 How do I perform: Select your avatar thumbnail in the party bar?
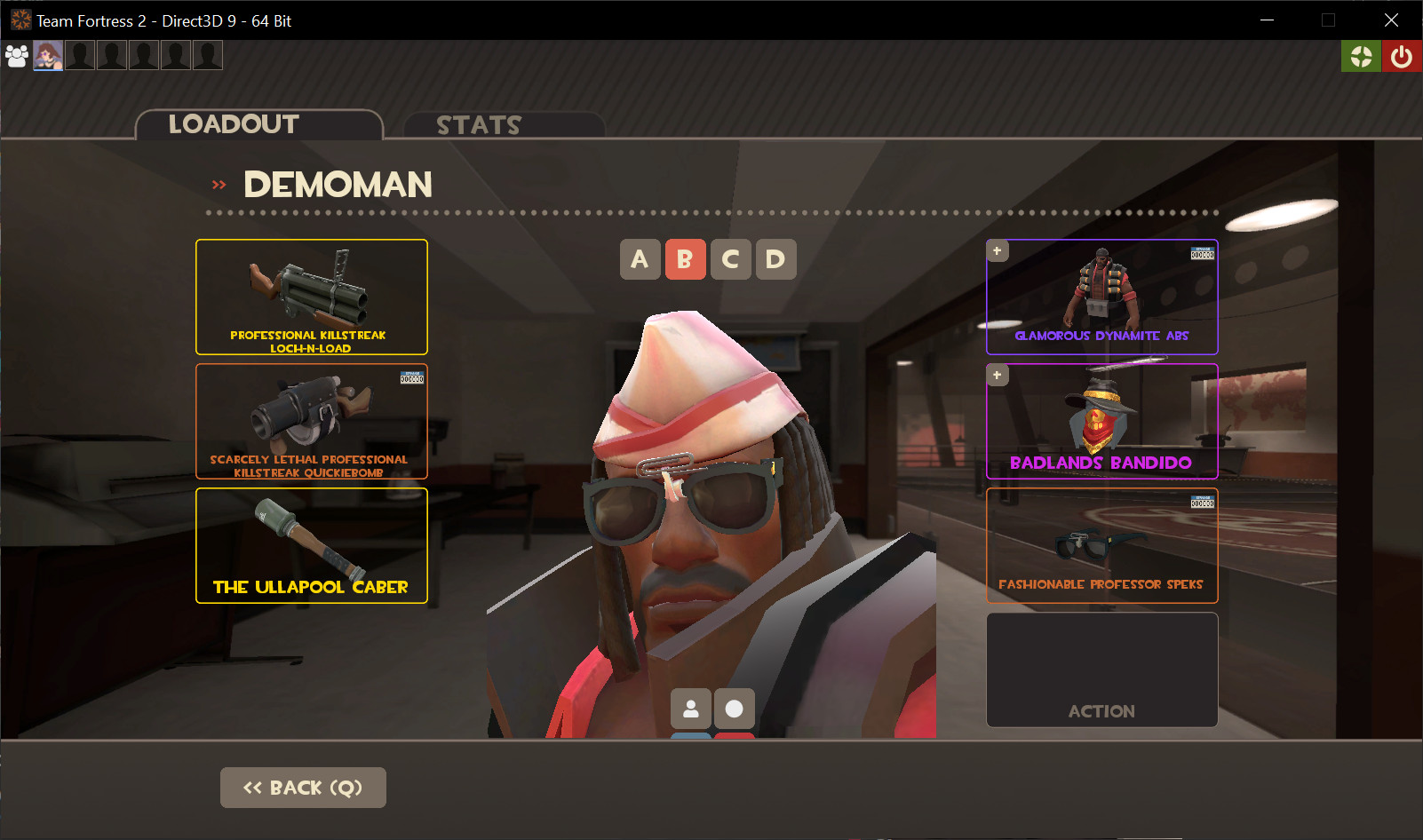click(47, 55)
